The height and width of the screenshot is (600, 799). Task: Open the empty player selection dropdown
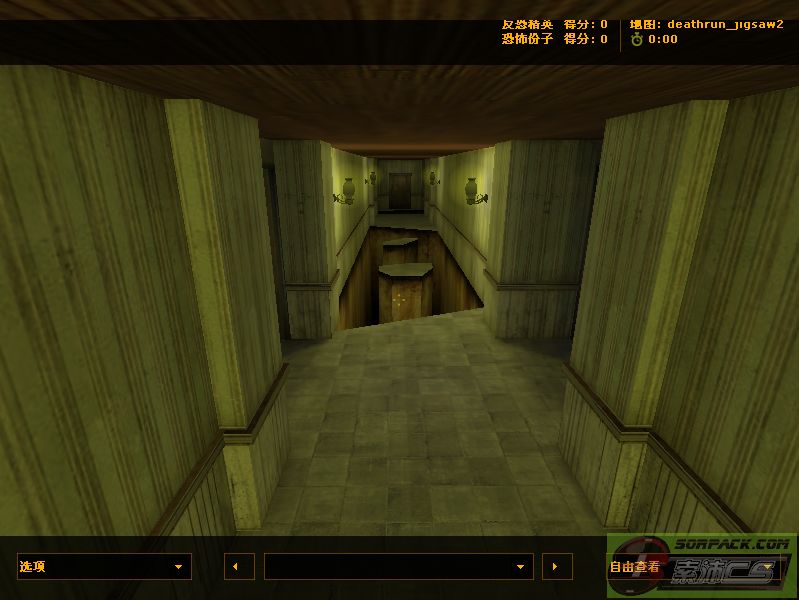pos(398,566)
